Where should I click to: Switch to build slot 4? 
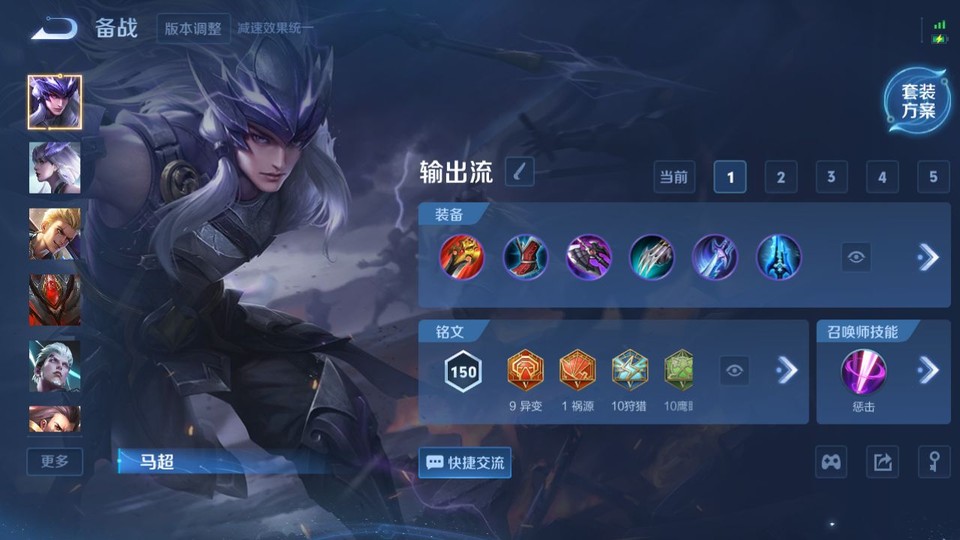(x=881, y=177)
